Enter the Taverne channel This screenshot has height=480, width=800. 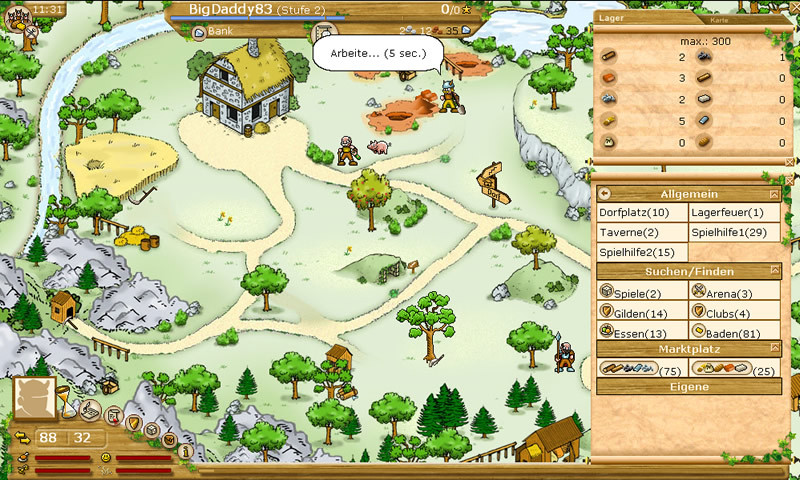point(628,232)
